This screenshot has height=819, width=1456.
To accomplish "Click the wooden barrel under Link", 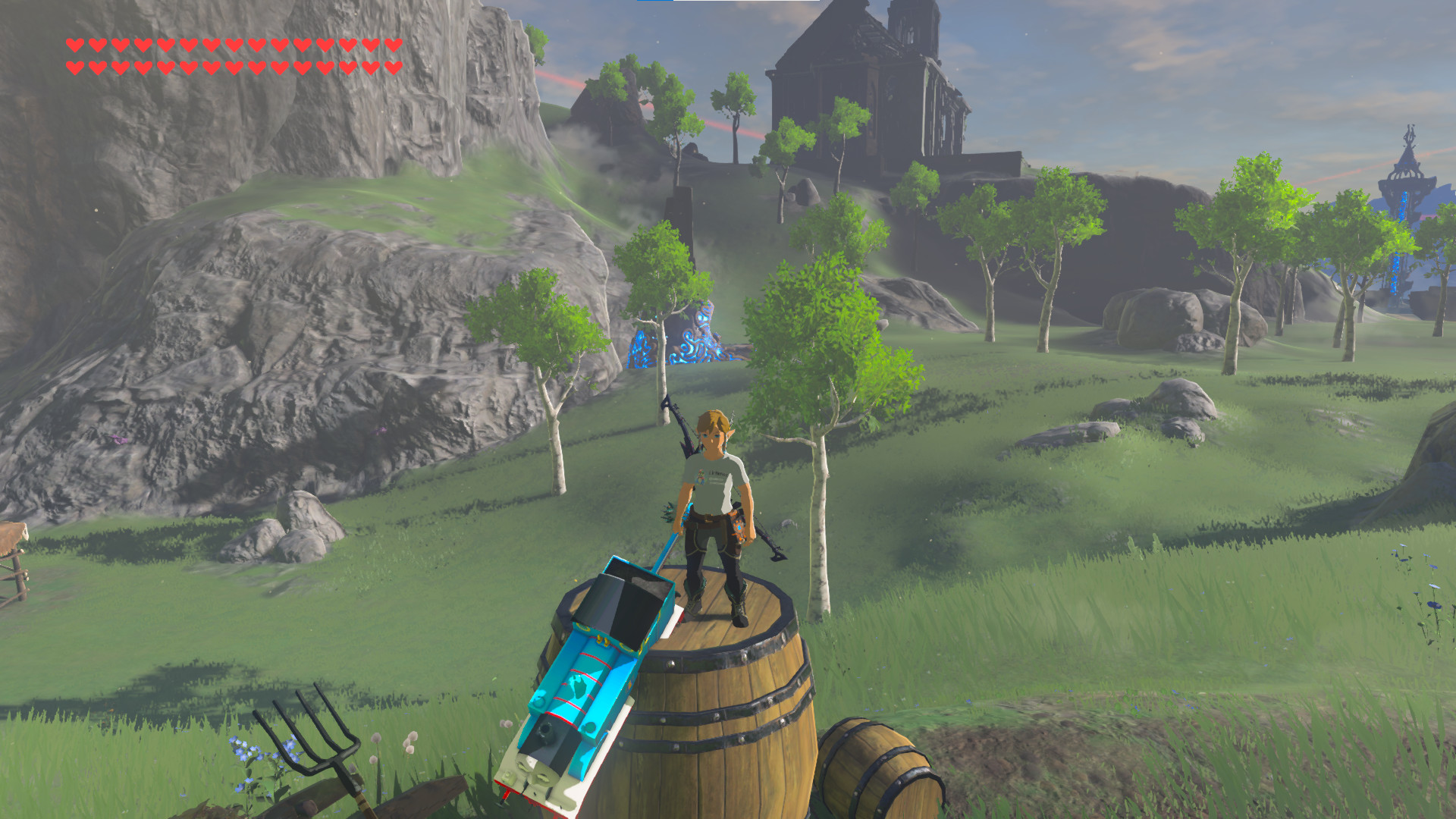I will [x=720, y=705].
